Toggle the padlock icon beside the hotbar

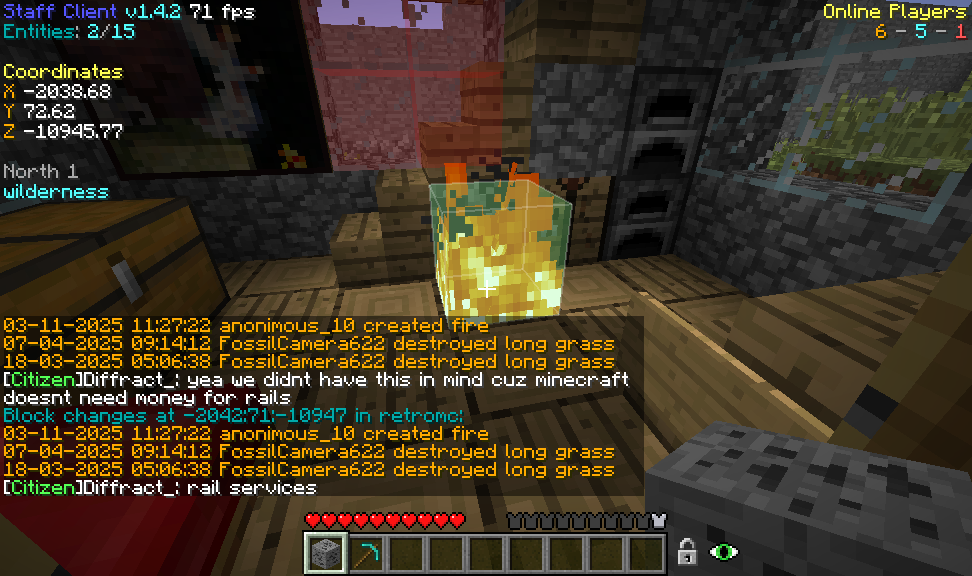(687, 551)
